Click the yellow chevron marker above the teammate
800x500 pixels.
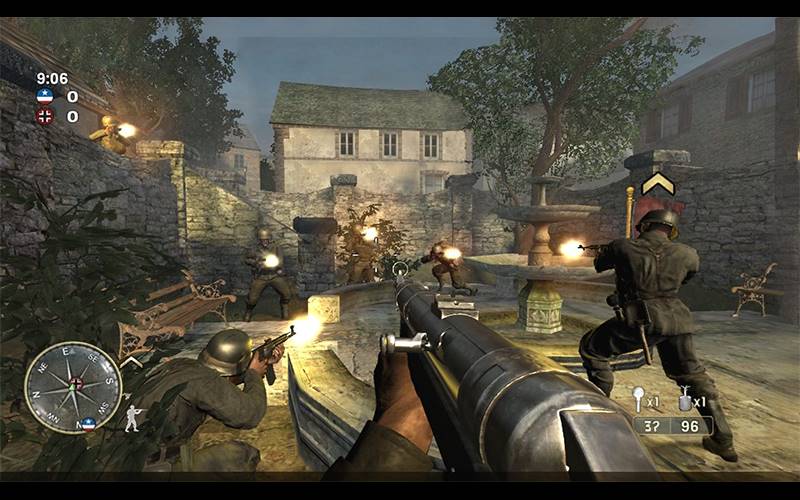[657, 183]
